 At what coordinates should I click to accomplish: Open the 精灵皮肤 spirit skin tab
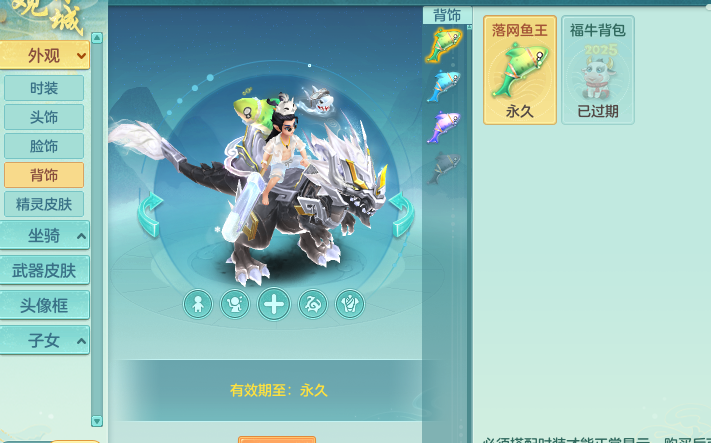[44, 204]
